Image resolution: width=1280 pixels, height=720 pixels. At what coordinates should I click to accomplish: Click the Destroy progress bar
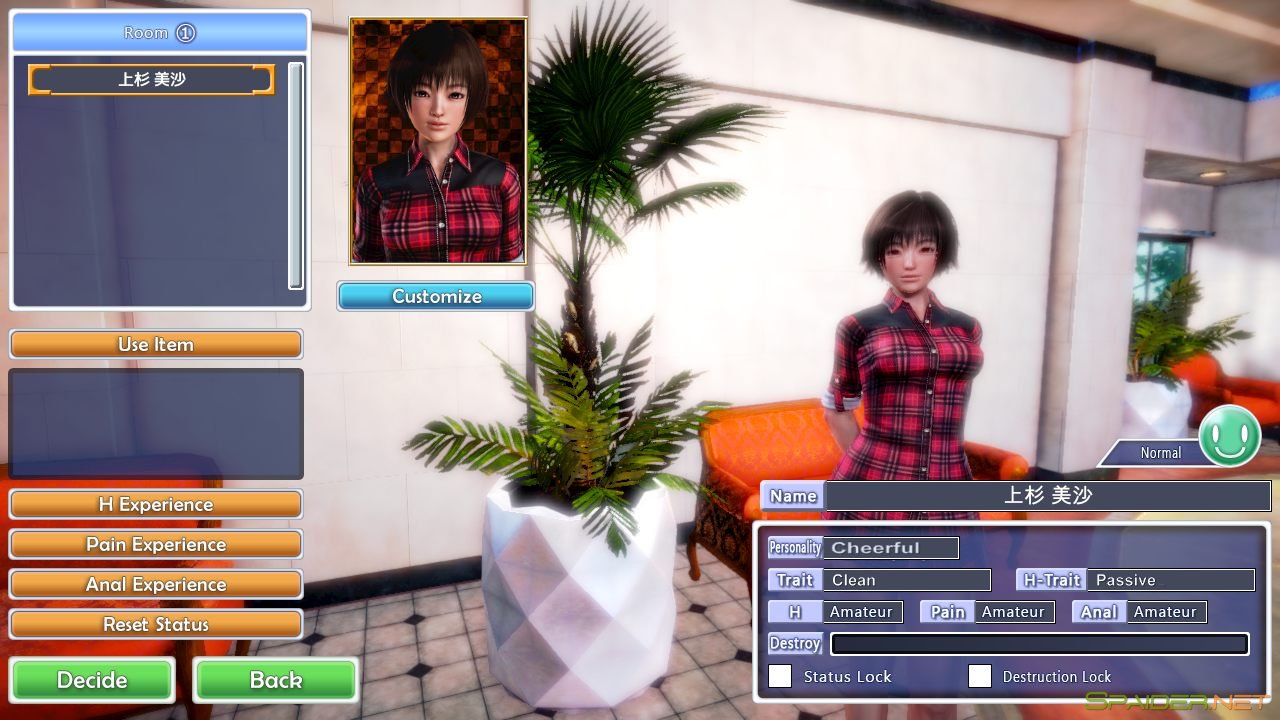pyautogui.click(x=1040, y=644)
